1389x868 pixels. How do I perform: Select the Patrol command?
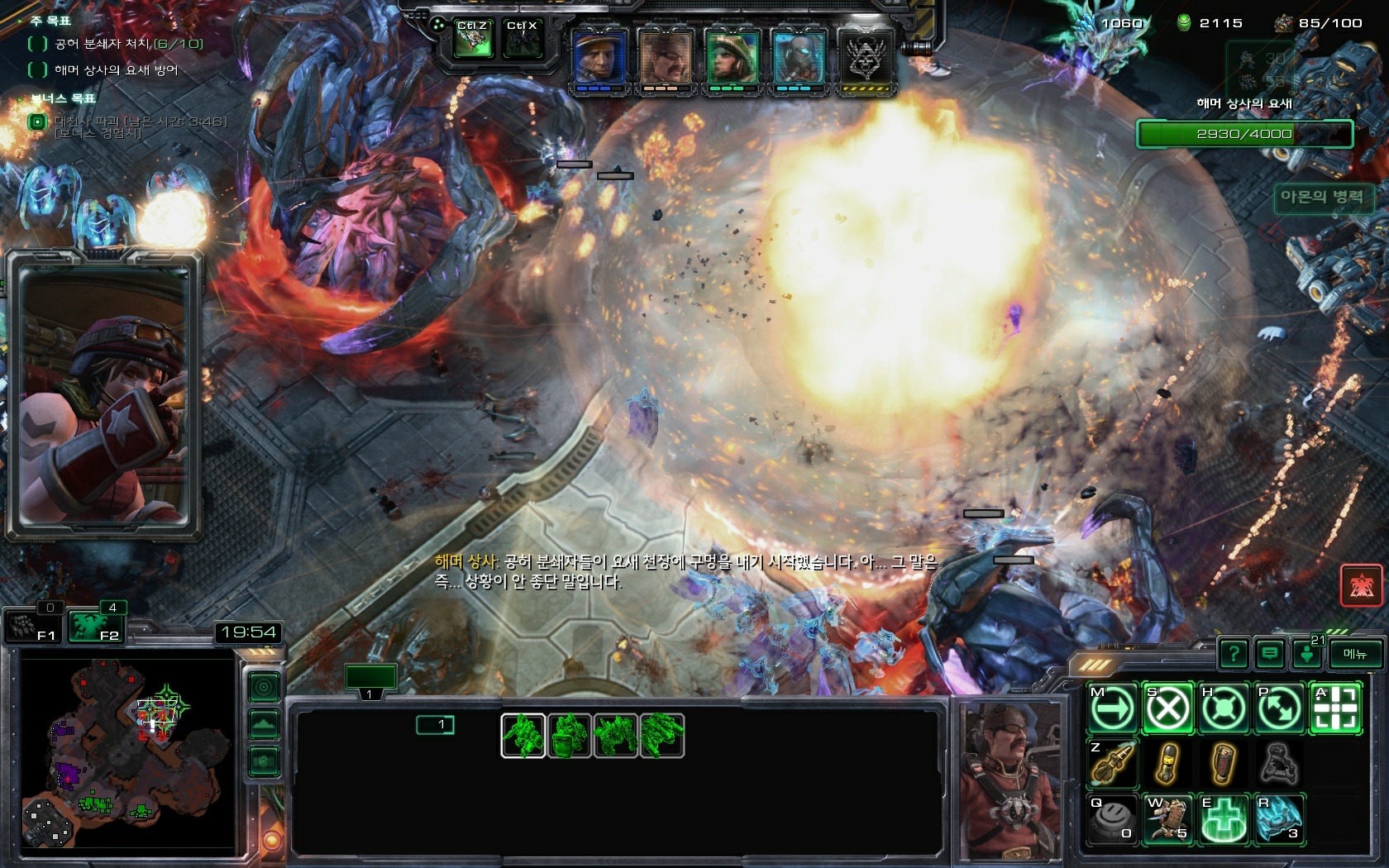coord(1278,708)
